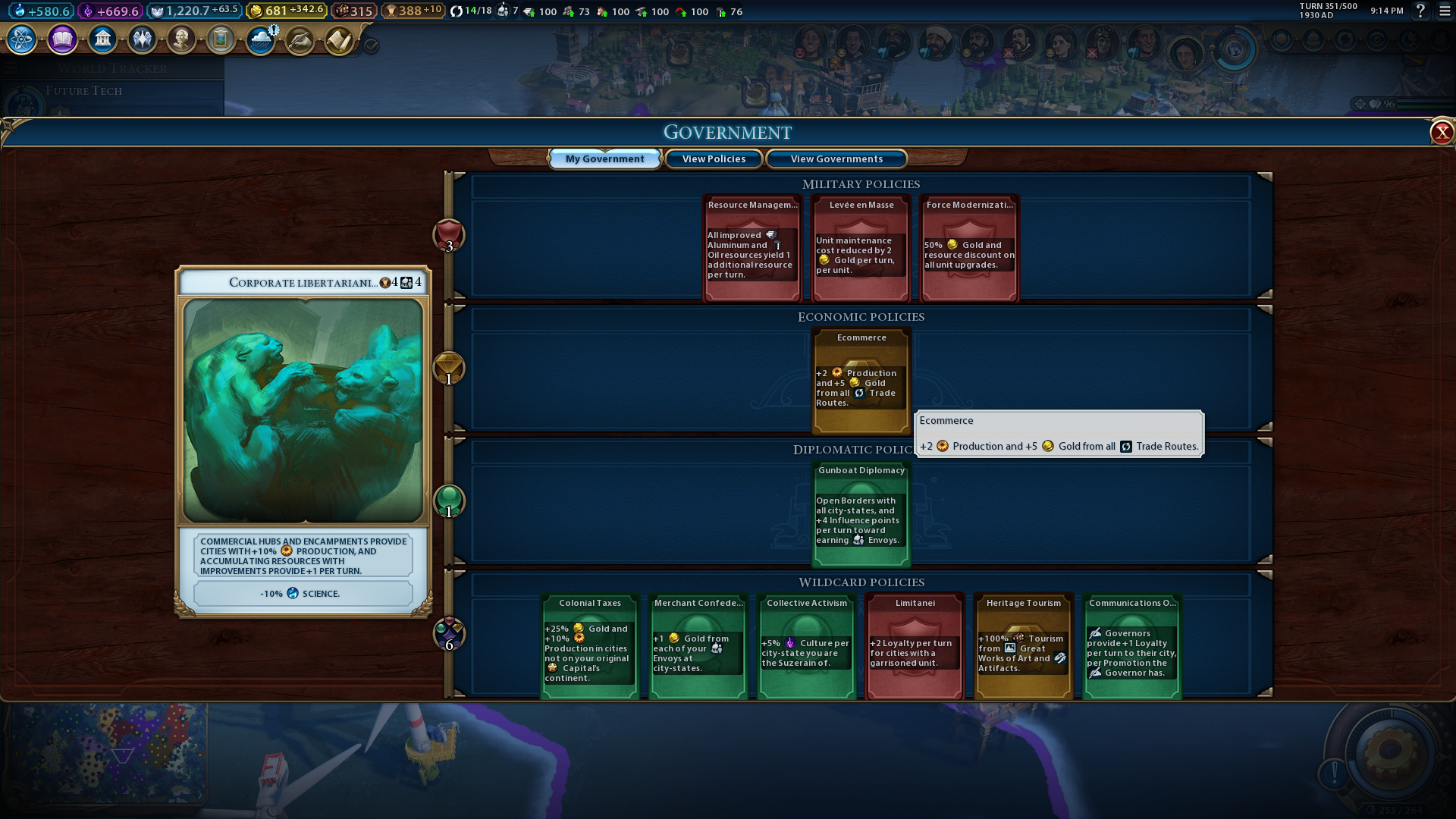The height and width of the screenshot is (819, 1456).
Task: Choose the Levée en Masse policy card
Action: click(x=861, y=249)
